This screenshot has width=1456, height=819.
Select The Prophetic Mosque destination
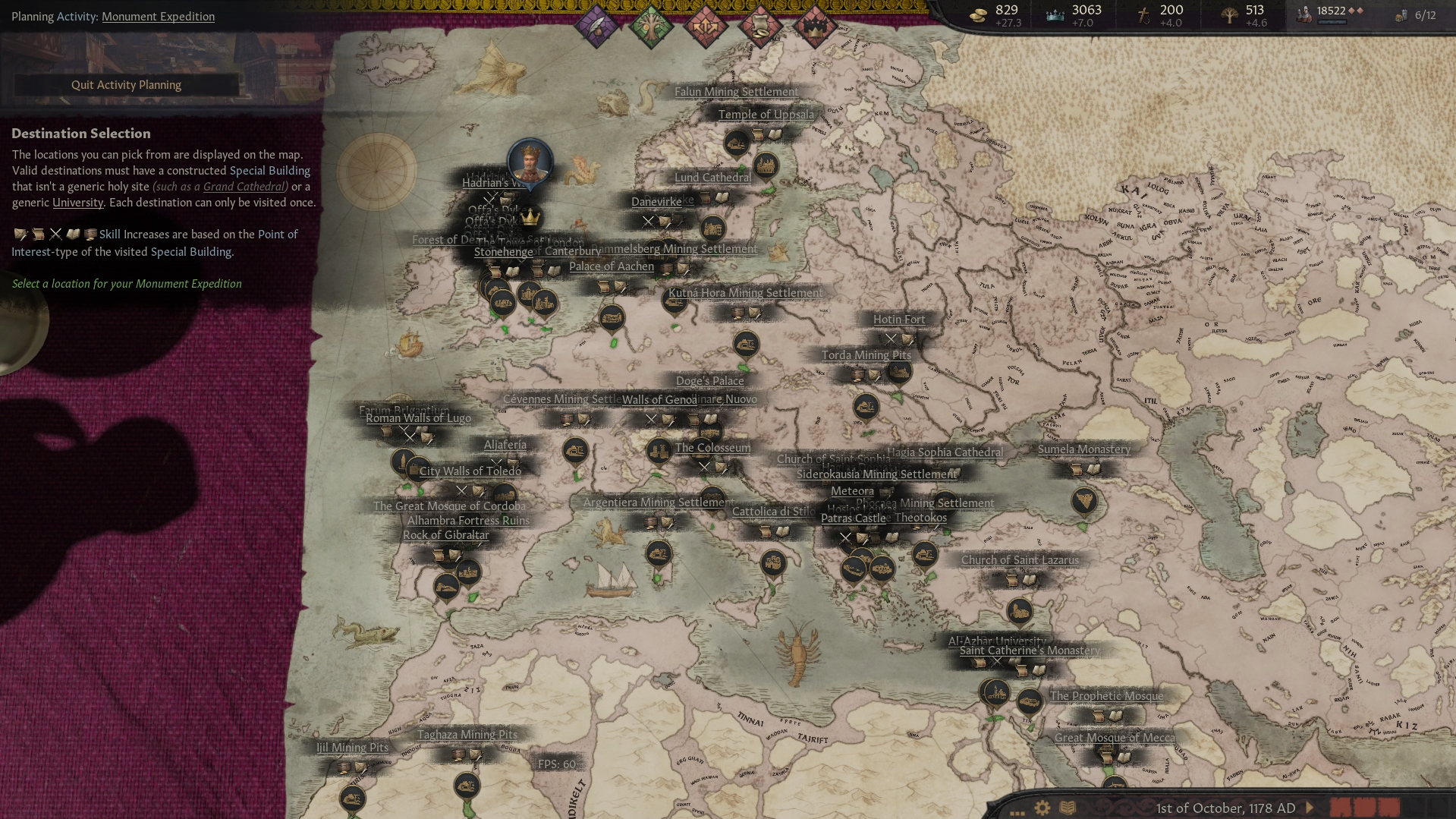click(1105, 696)
